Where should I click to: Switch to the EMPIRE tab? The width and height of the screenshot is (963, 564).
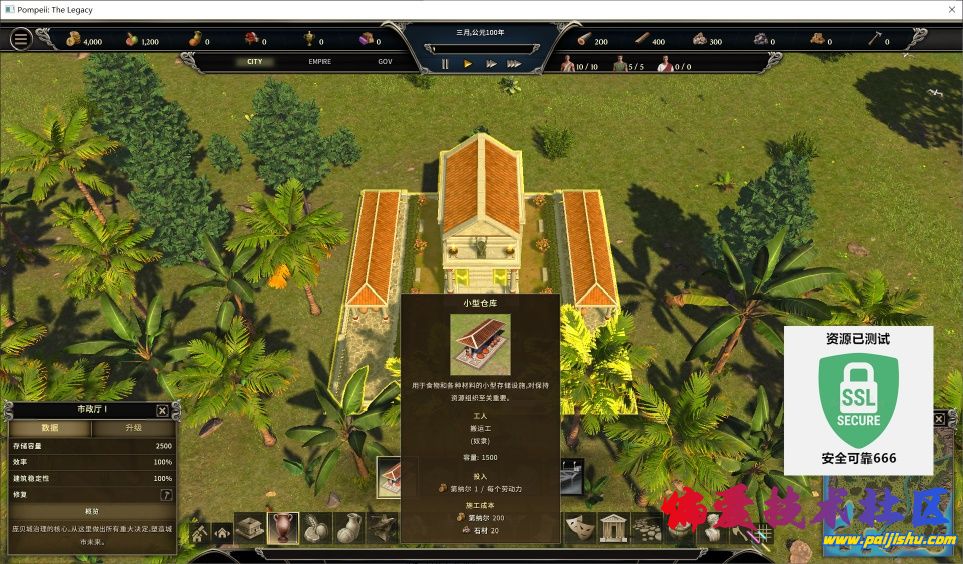[x=320, y=62]
